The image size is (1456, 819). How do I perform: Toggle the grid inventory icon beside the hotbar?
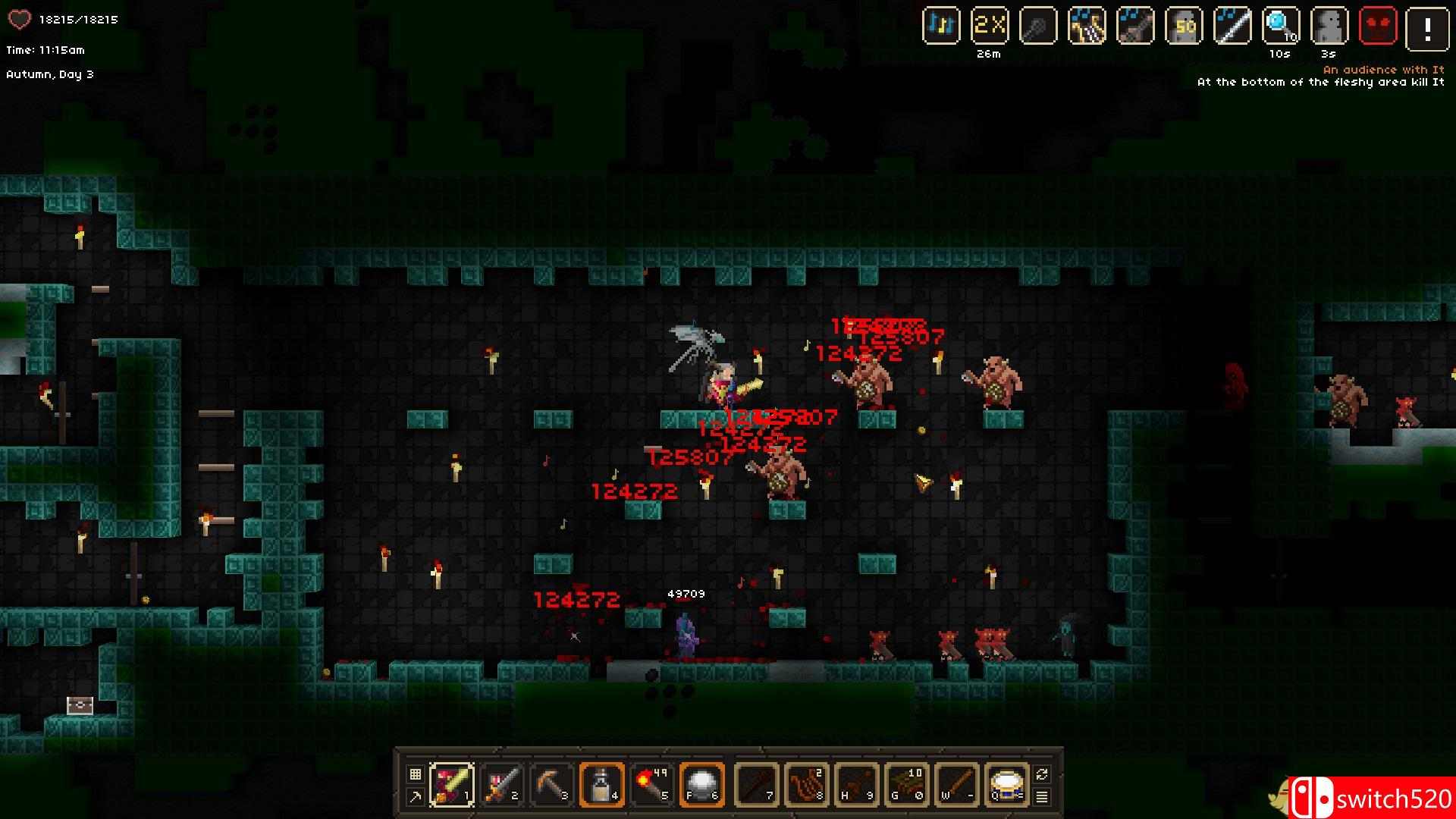click(x=414, y=773)
